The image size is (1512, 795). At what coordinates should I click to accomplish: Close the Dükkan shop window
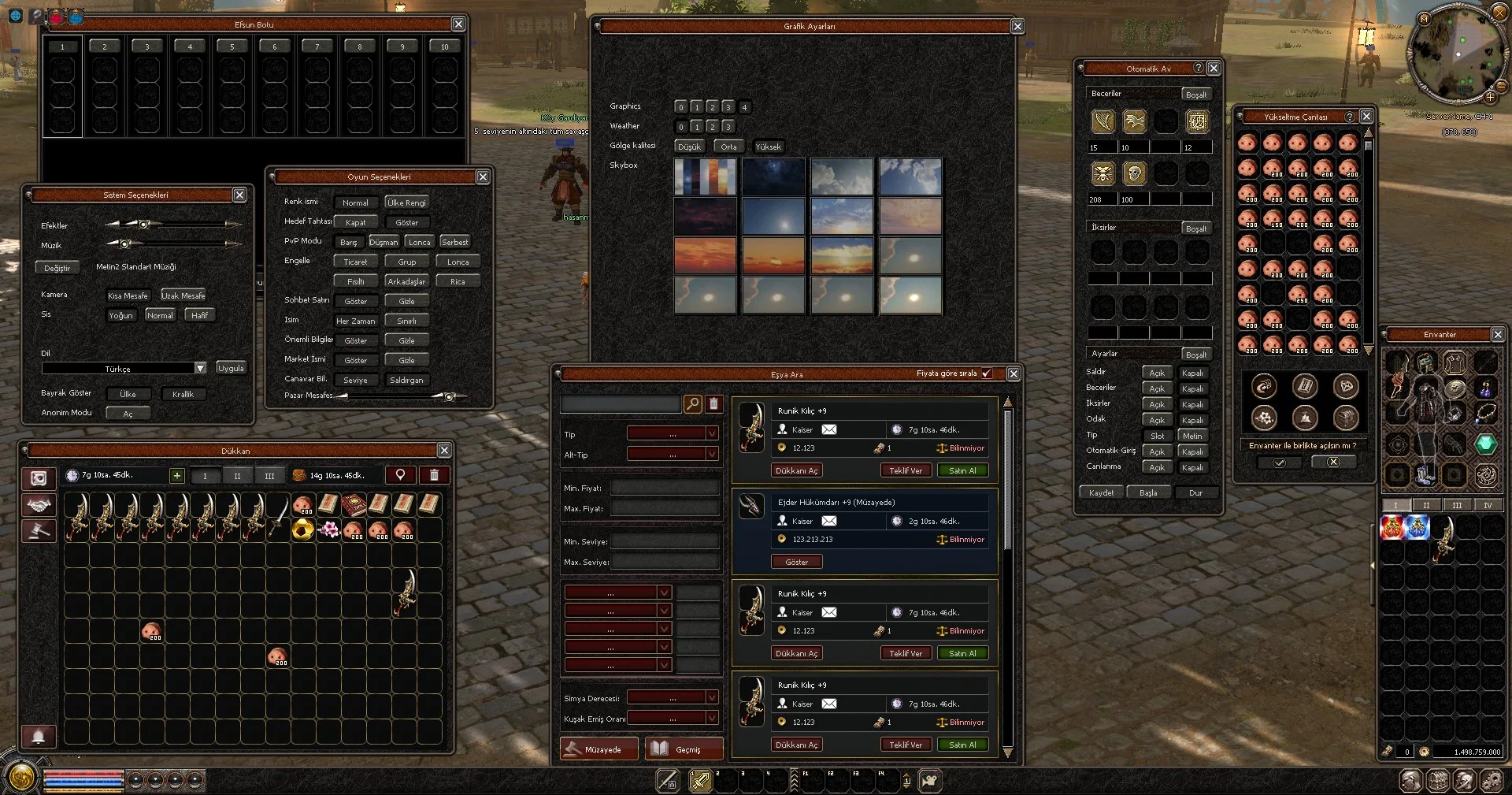click(x=444, y=451)
